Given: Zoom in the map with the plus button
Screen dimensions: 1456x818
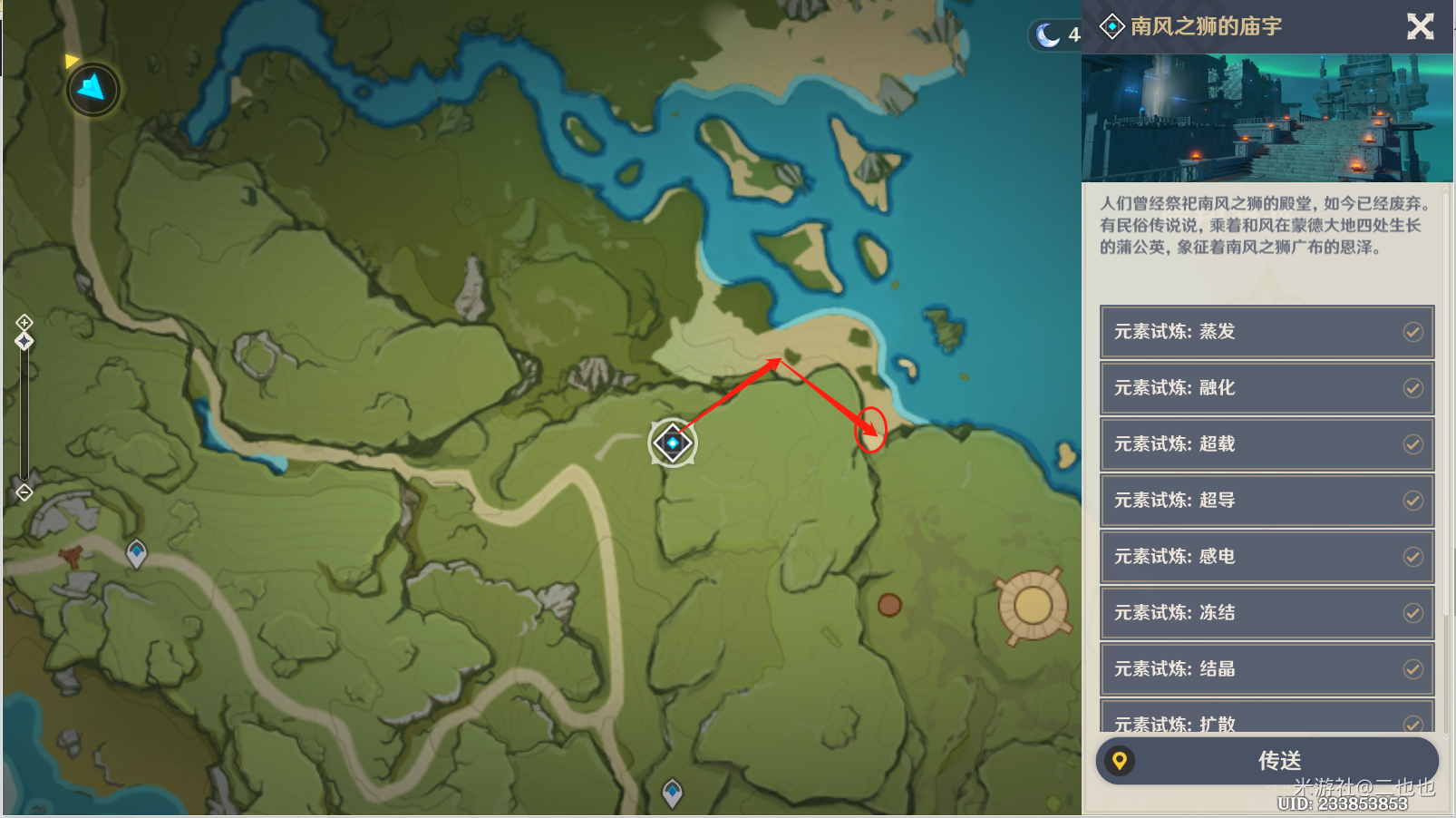Looking at the screenshot, I should tap(24, 322).
